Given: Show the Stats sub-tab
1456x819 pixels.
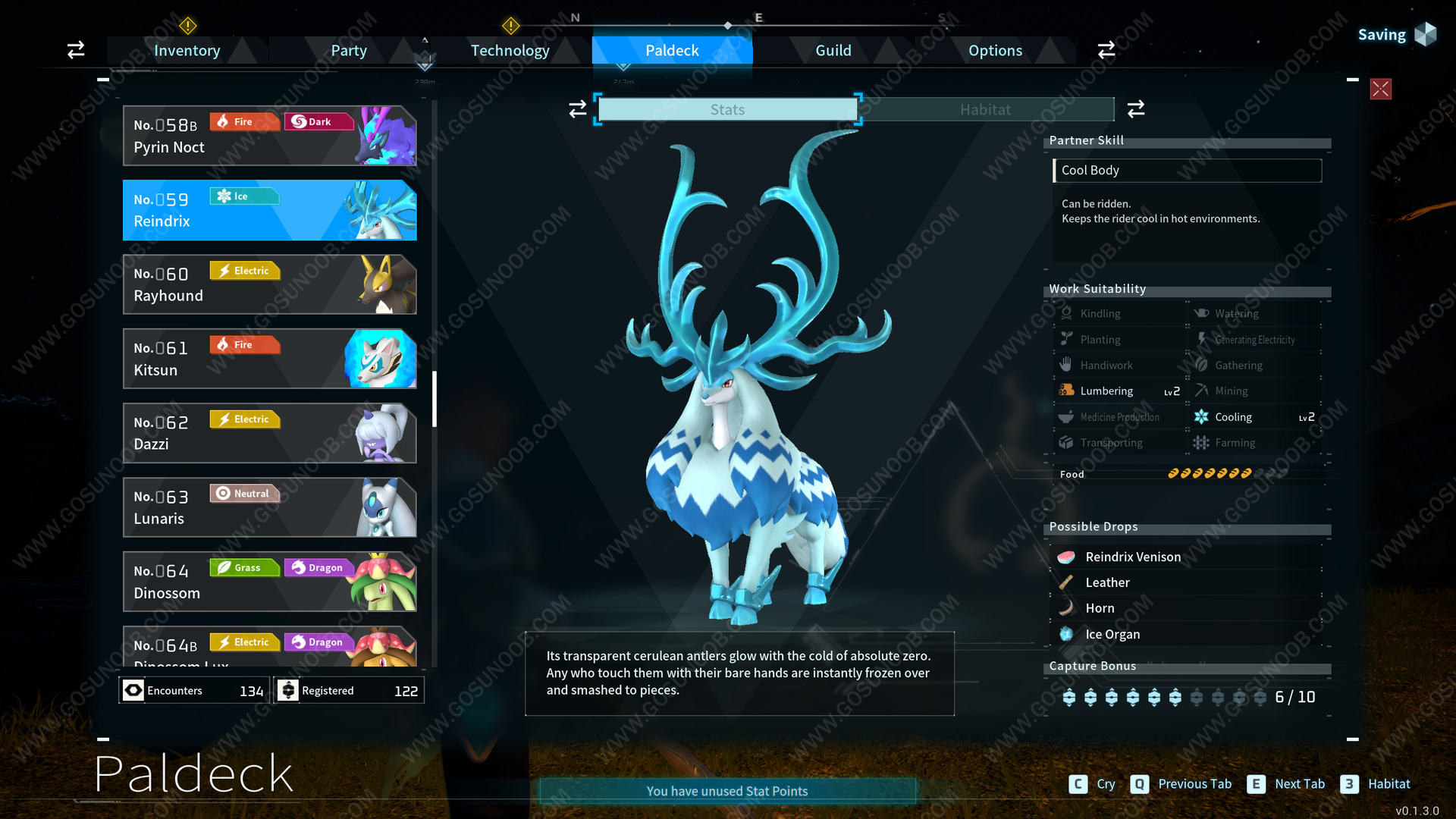Looking at the screenshot, I should click(727, 109).
